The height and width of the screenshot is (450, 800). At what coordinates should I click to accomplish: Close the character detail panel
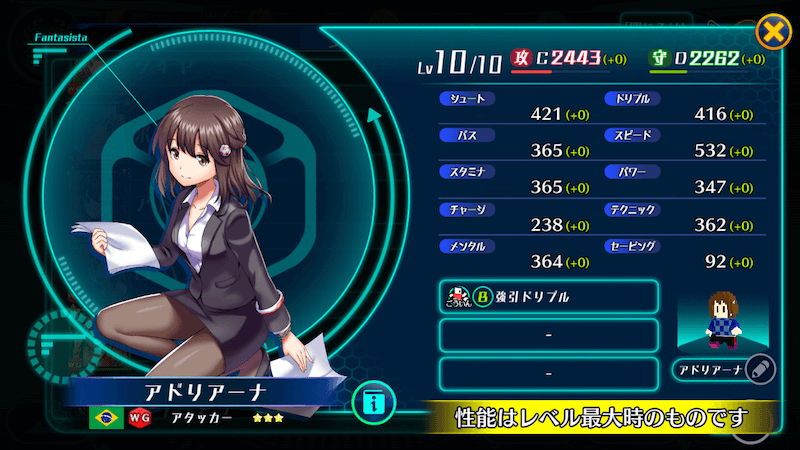click(772, 32)
